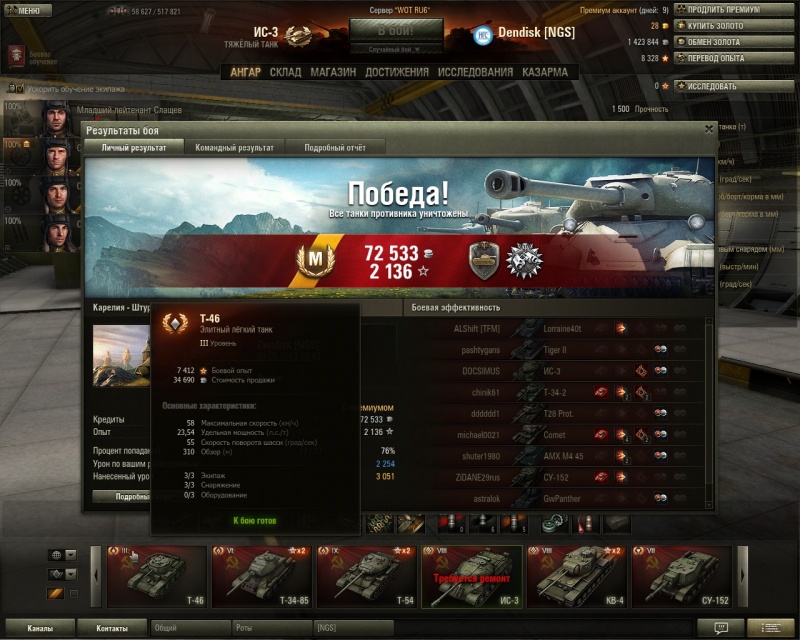Click ПРОДЛИТЬ ПРЕМИУМ button
The width and height of the screenshot is (800, 640).
coord(737,10)
